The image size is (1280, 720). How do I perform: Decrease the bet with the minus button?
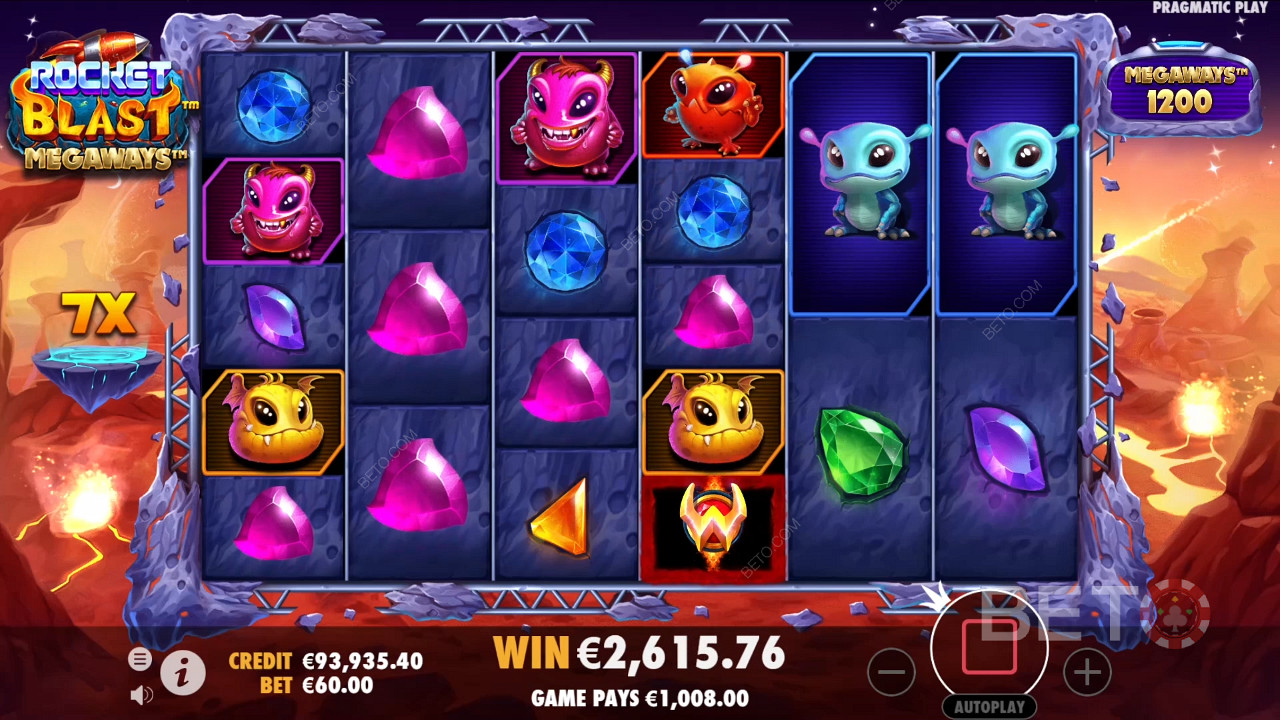click(891, 672)
